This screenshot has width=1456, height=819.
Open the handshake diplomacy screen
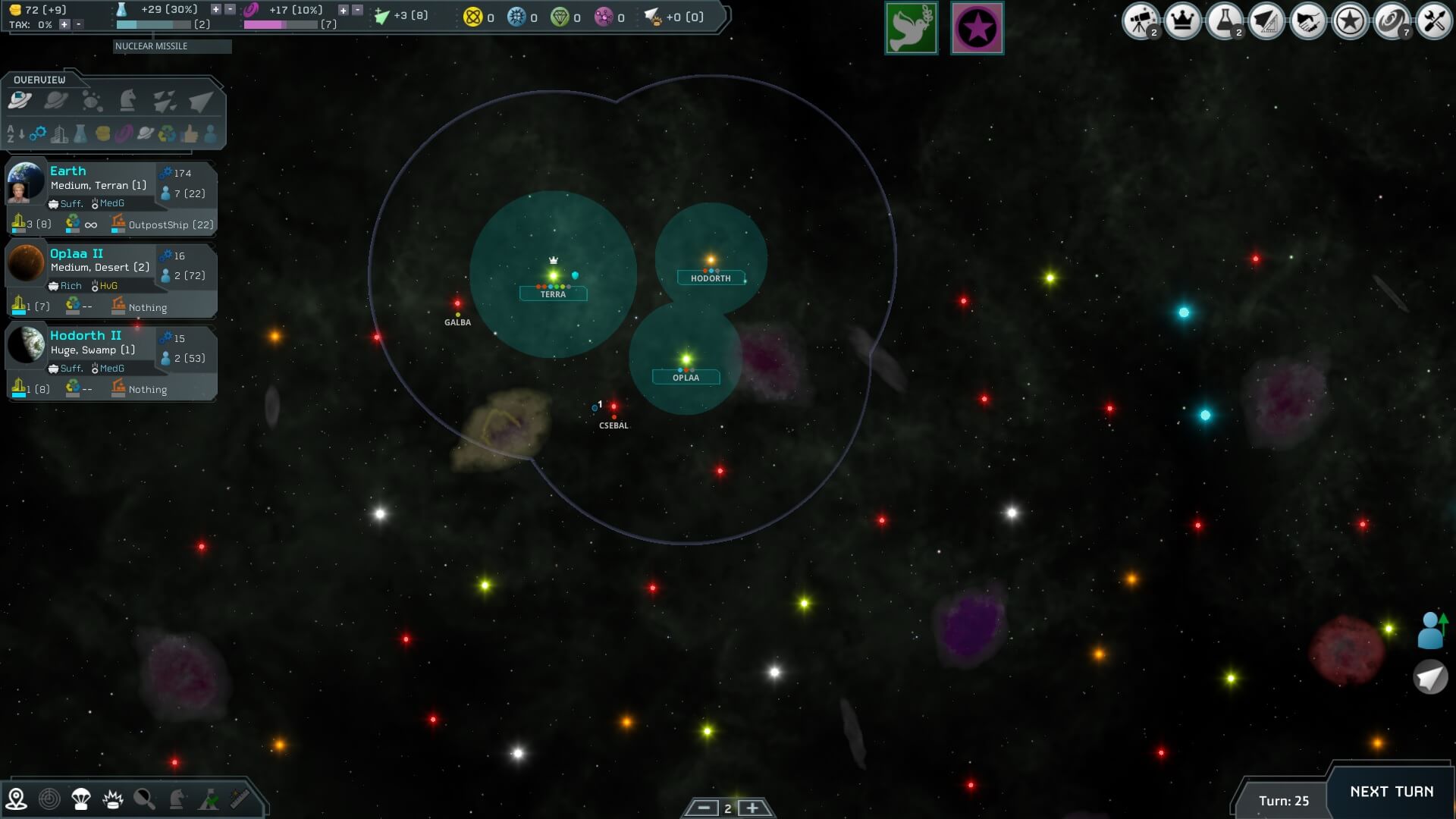[x=1307, y=21]
